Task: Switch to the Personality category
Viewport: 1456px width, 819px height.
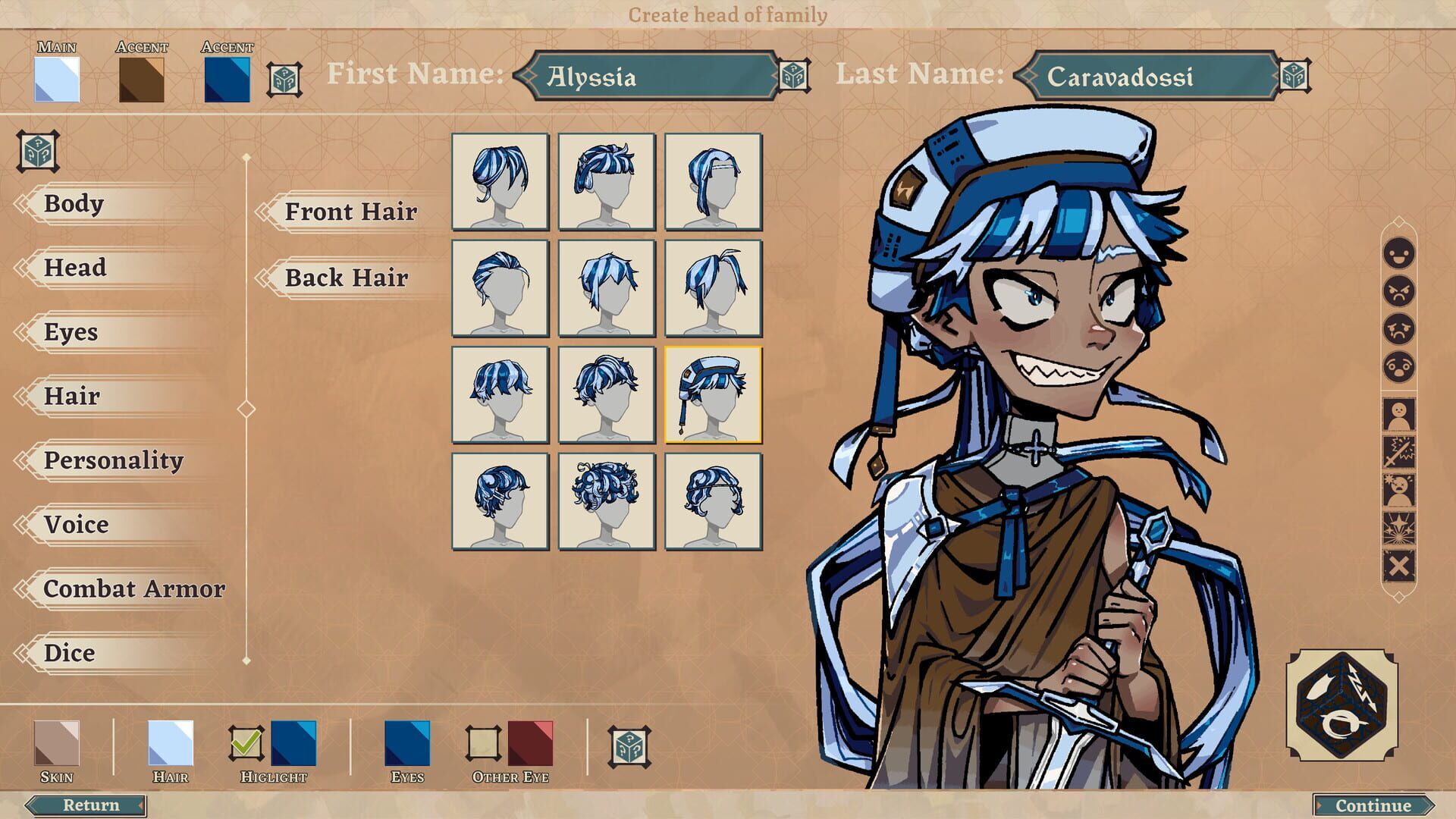Action: [x=114, y=460]
